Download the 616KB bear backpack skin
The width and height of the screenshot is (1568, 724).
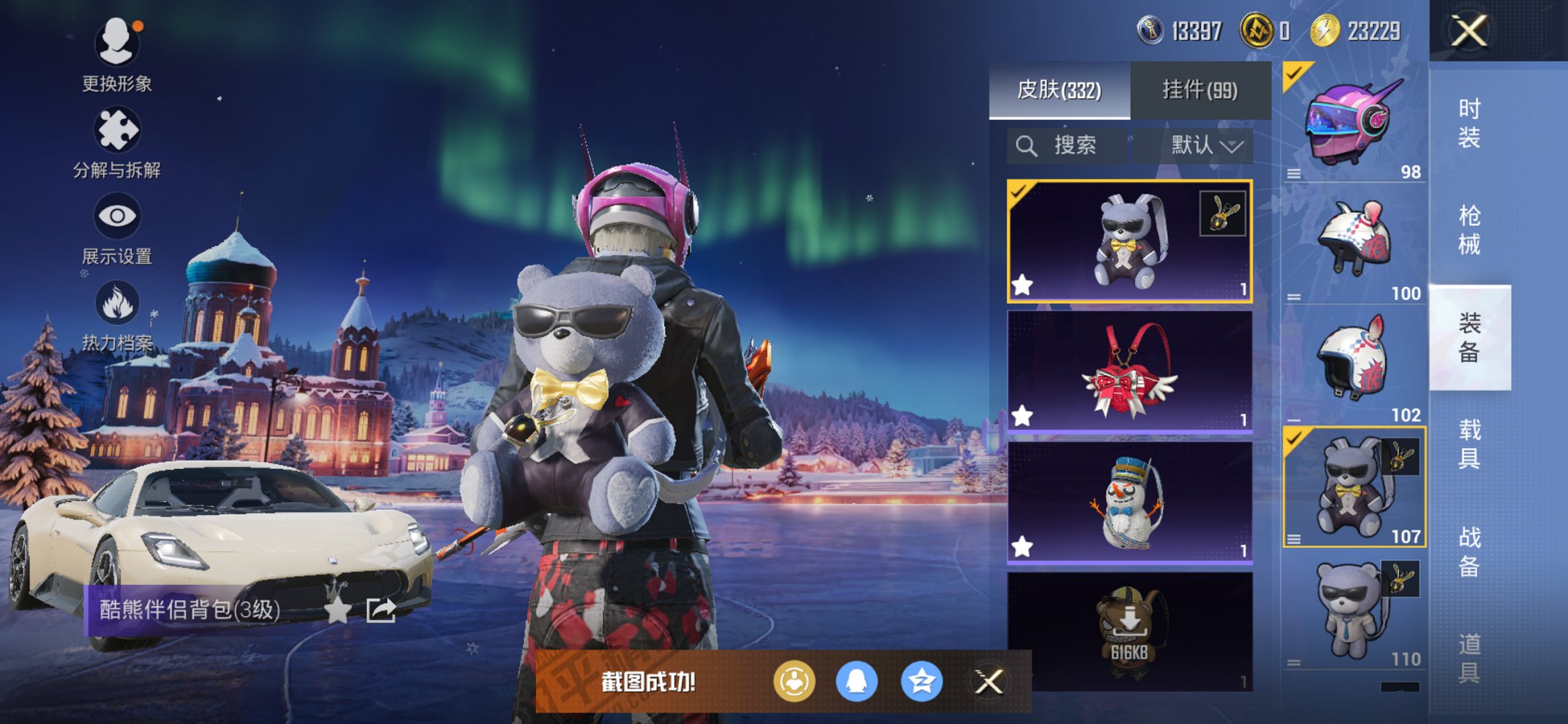pyautogui.click(x=1129, y=630)
